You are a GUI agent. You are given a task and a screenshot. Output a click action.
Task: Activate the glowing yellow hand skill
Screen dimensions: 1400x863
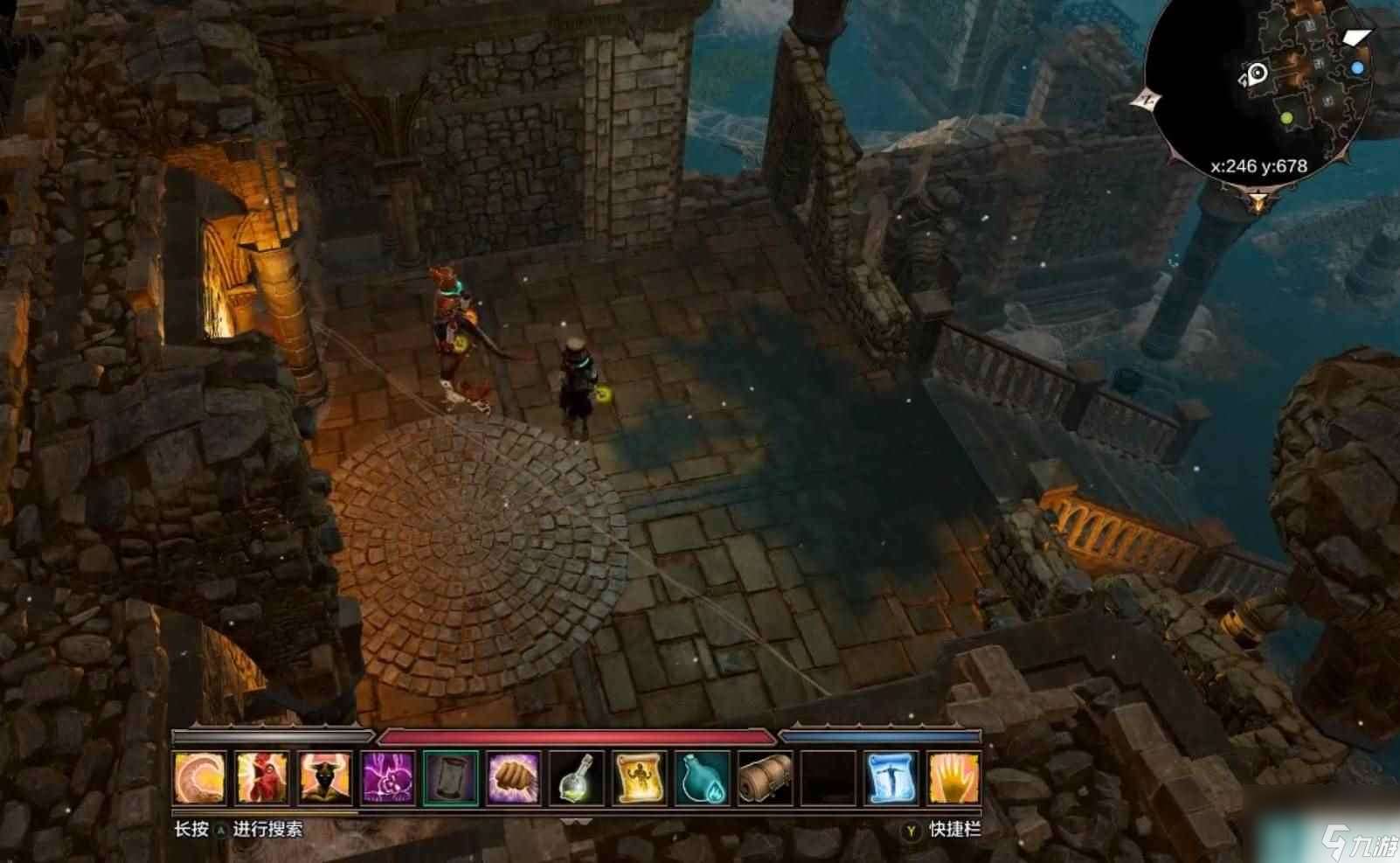click(x=953, y=777)
